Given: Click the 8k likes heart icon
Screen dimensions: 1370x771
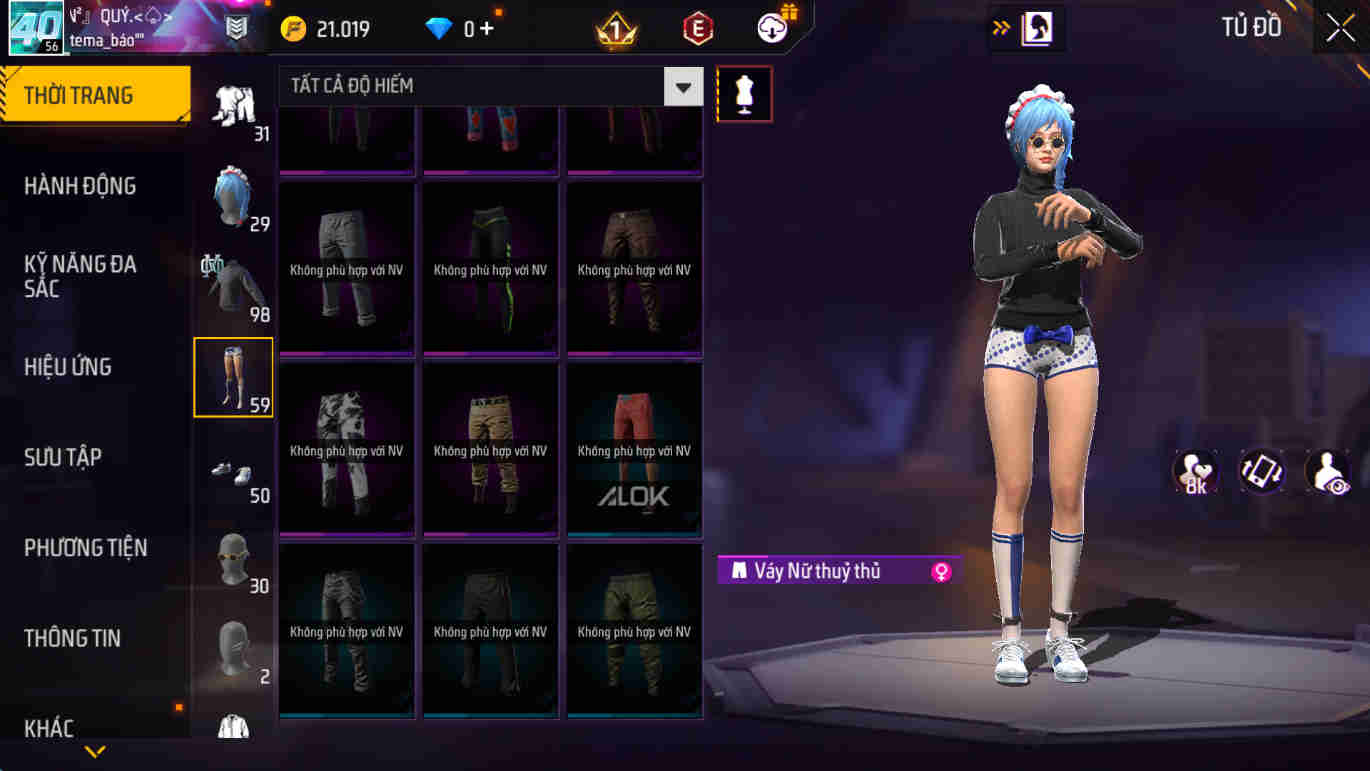Looking at the screenshot, I should [1194, 470].
